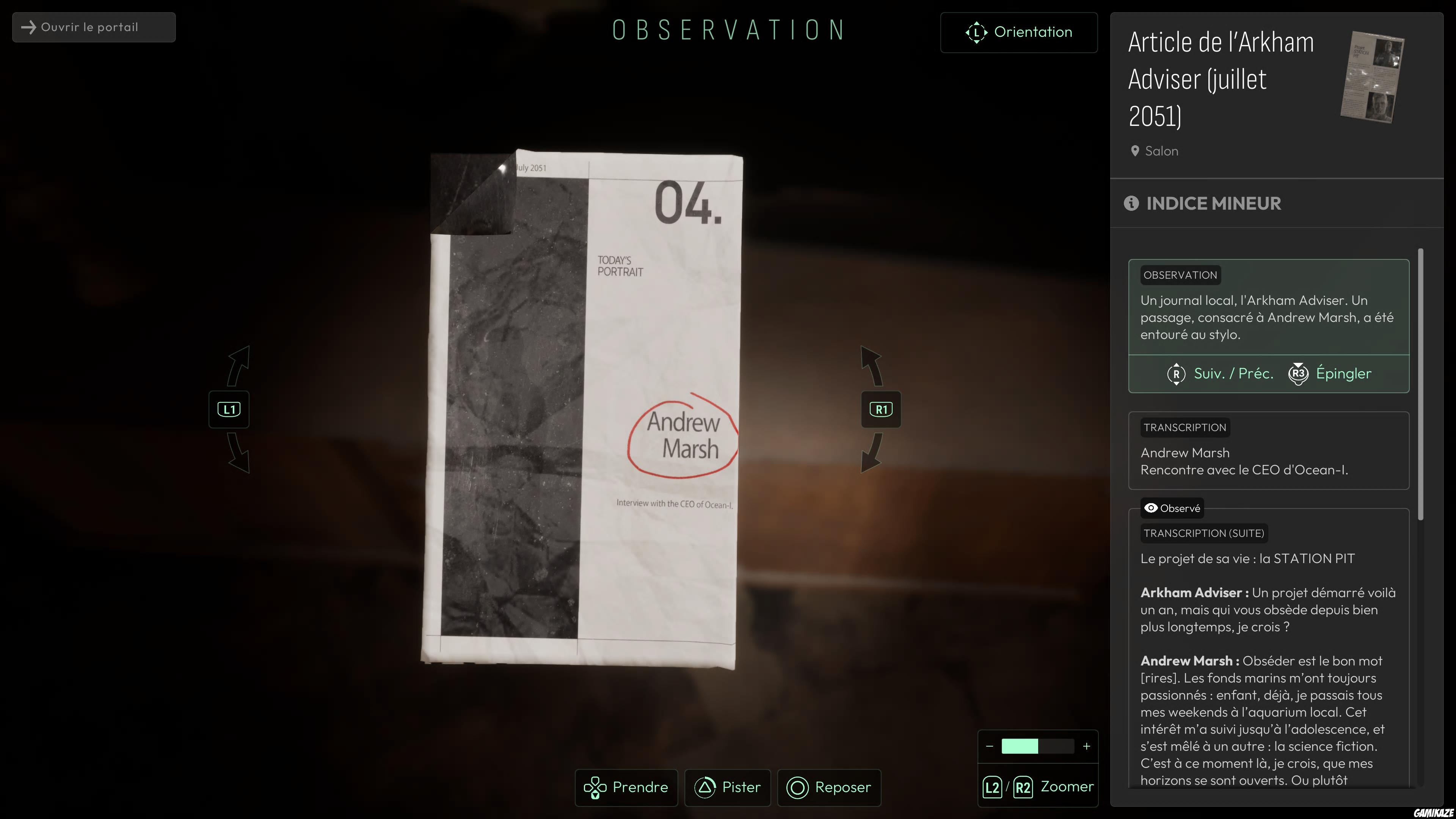Click the Ouvrir le portail button

(94, 27)
